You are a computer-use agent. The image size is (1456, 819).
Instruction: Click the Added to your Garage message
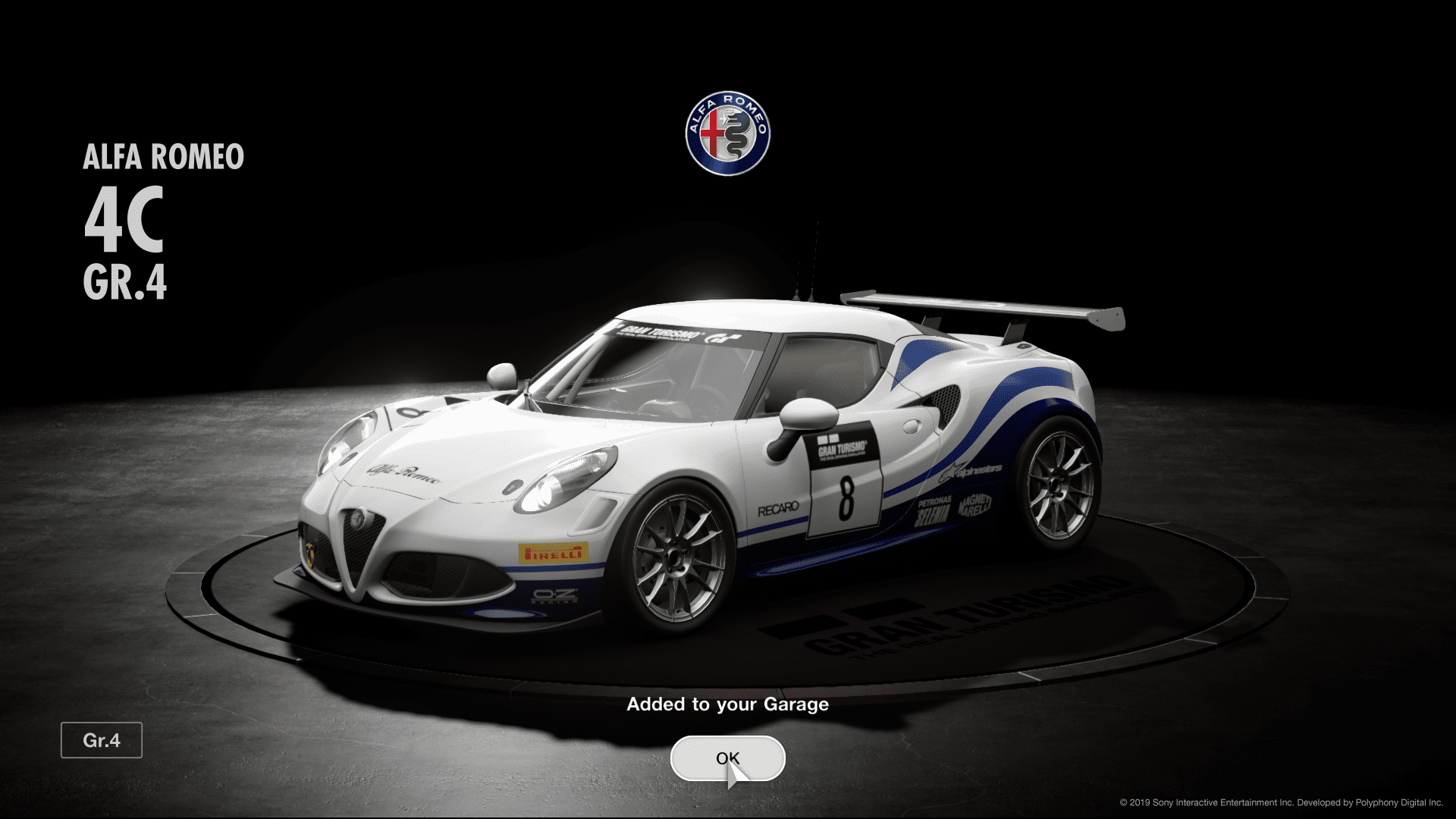pyautogui.click(x=727, y=704)
